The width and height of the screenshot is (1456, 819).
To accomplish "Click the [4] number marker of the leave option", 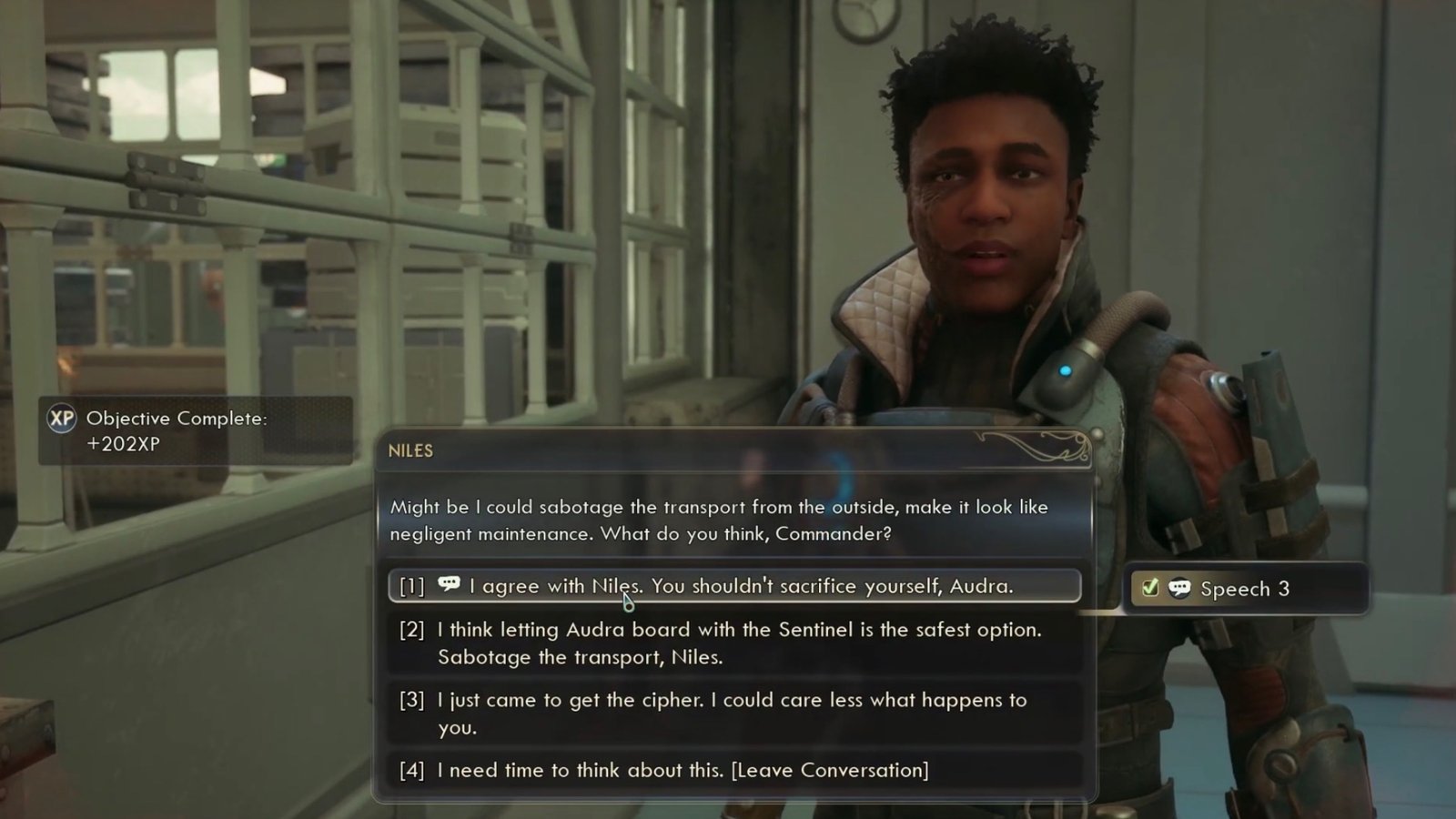I will [x=410, y=769].
